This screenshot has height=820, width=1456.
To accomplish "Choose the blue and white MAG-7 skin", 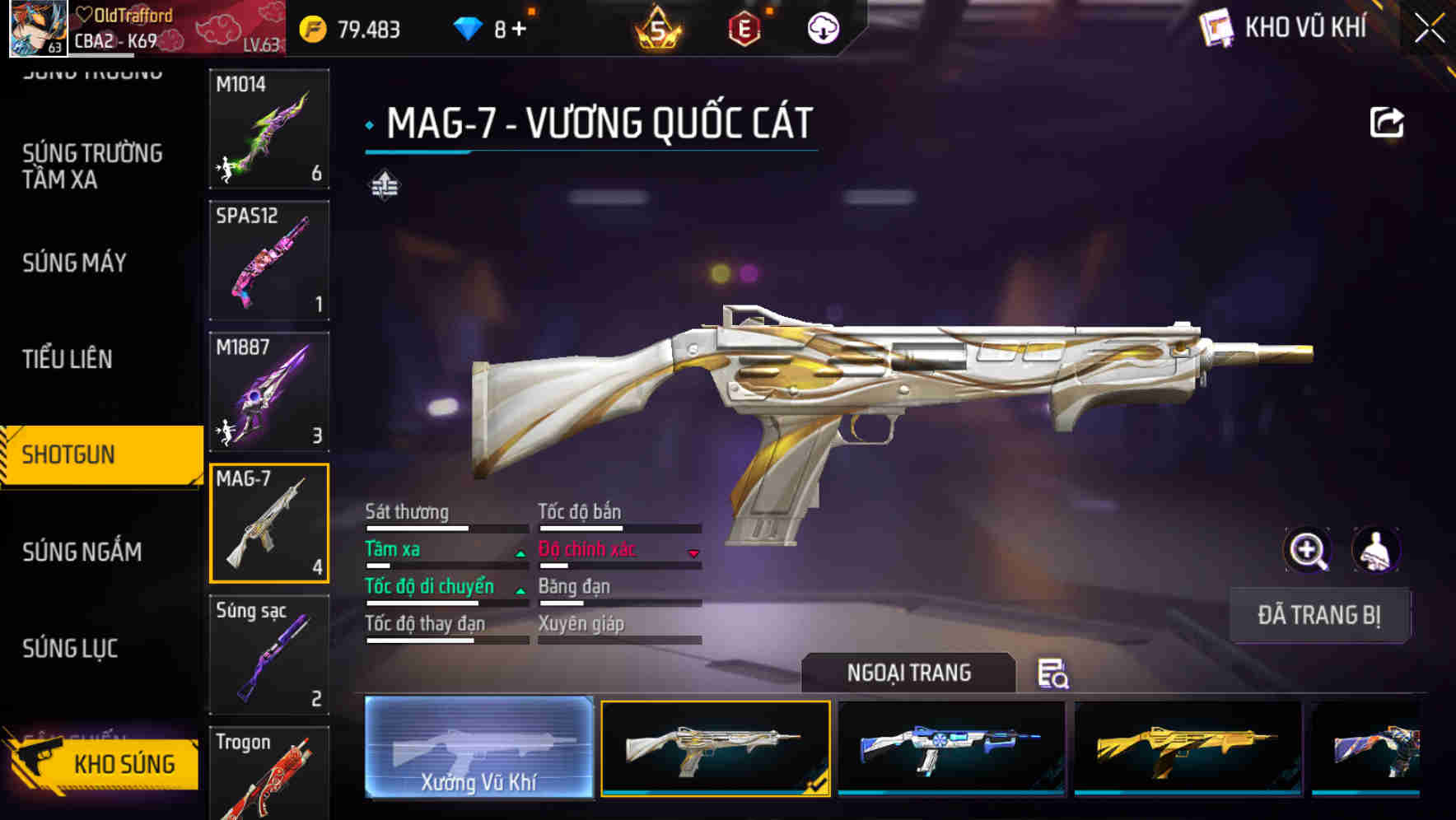I will pyautogui.click(x=951, y=747).
